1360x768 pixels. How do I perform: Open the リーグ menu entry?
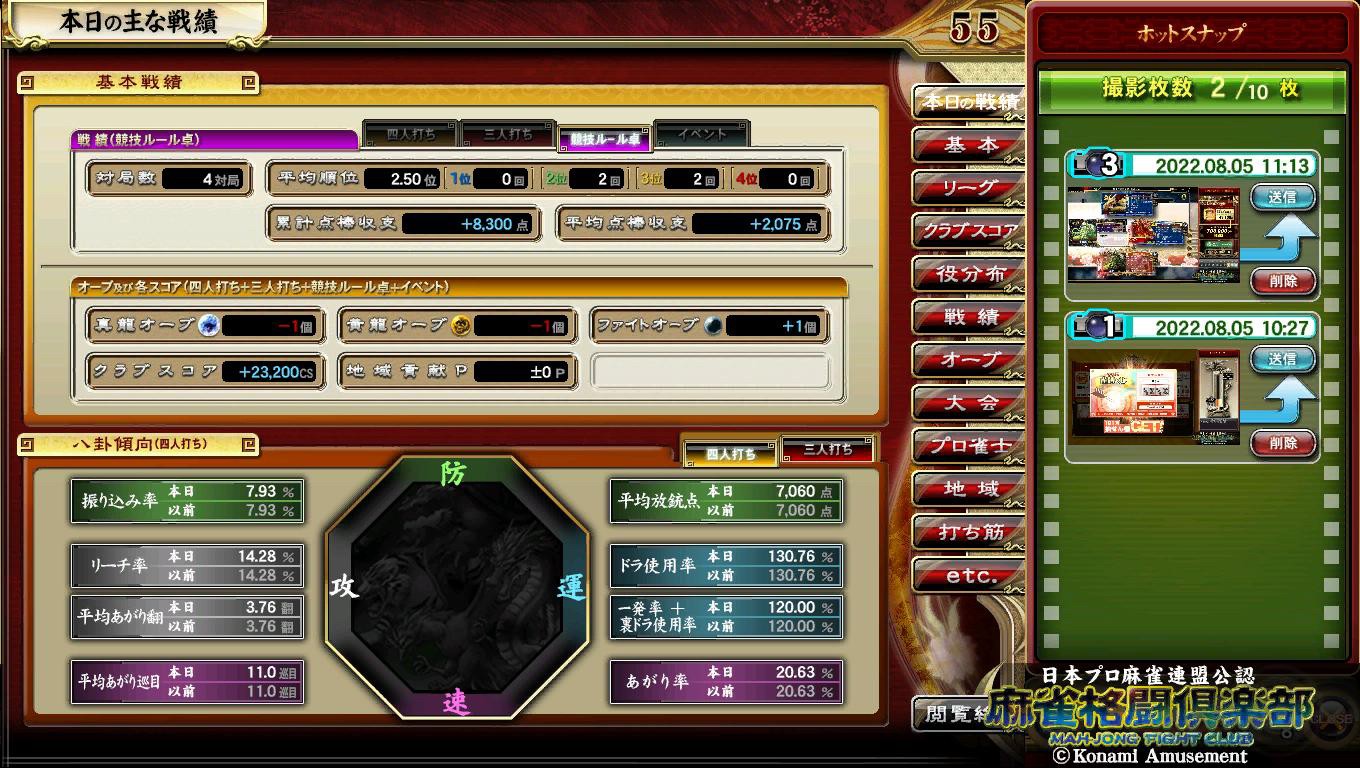click(x=968, y=188)
